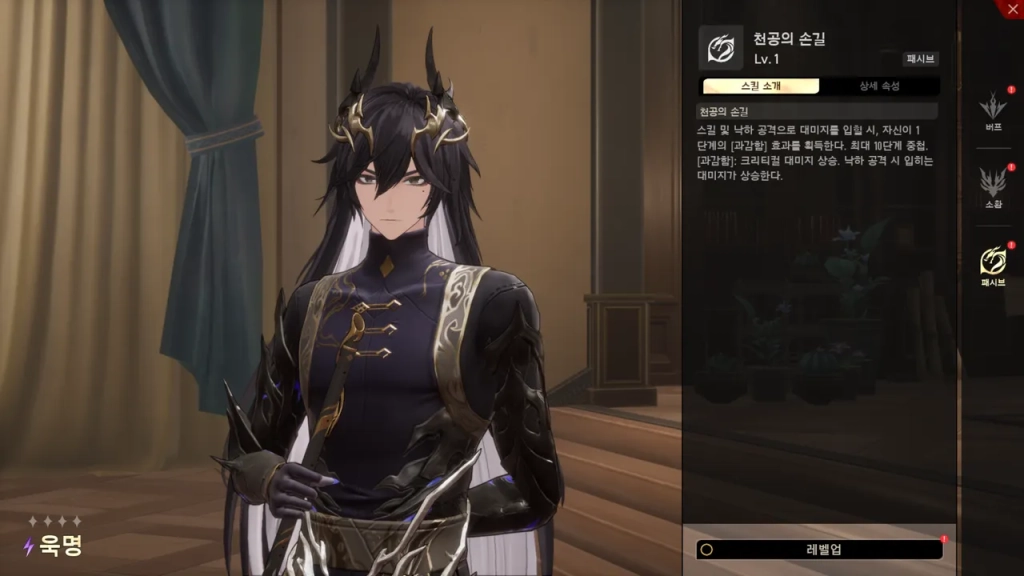Choose the 소환 skill icon
Viewport: 1024px width, 576px height.
pos(993,183)
